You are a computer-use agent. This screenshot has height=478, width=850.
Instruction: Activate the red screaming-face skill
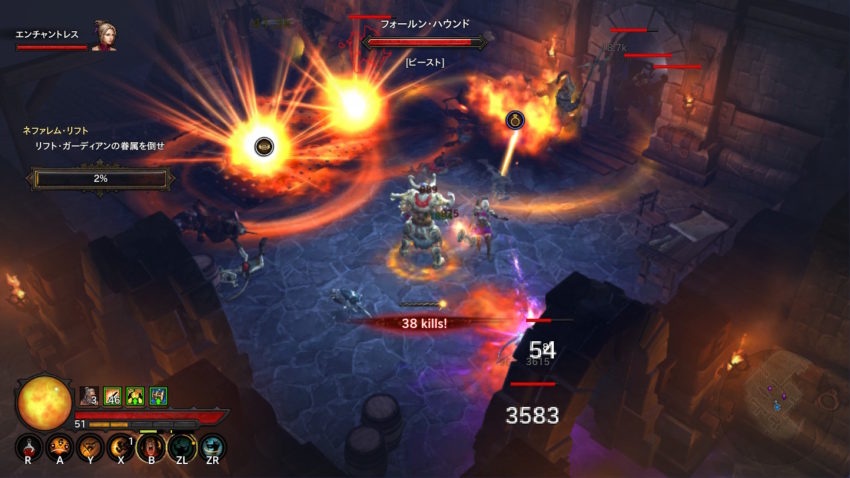point(151,447)
